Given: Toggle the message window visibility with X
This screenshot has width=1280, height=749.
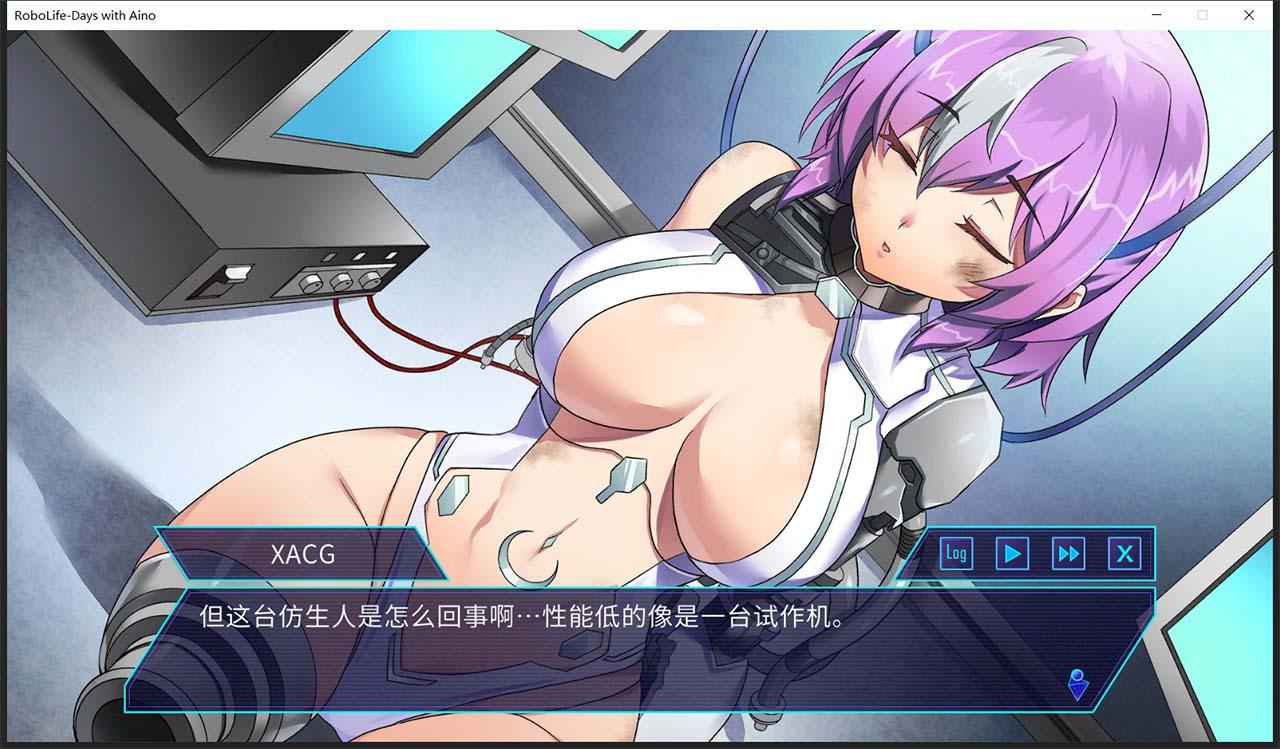Looking at the screenshot, I should pos(1125,553).
